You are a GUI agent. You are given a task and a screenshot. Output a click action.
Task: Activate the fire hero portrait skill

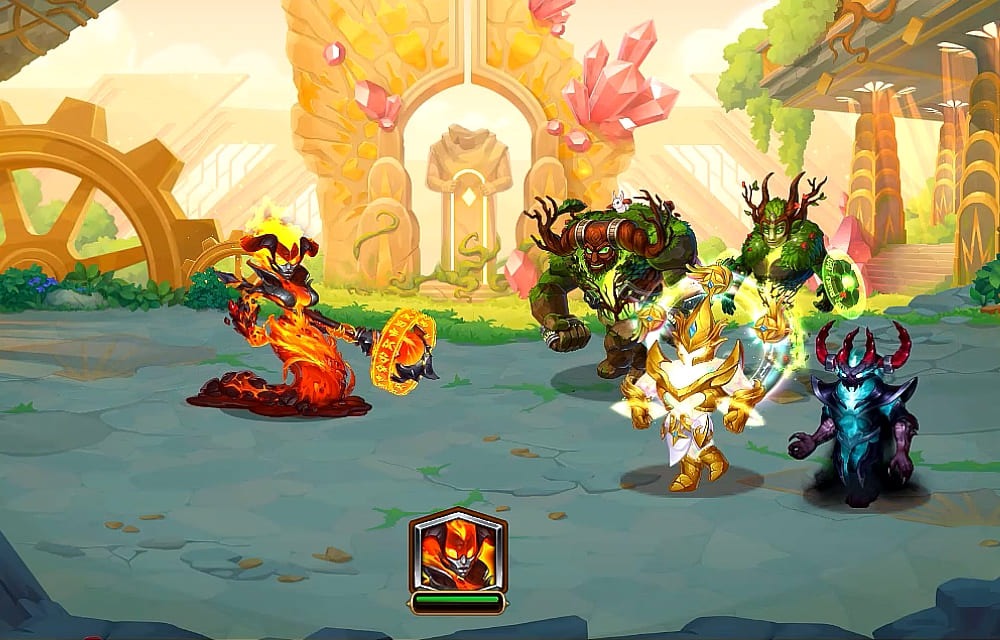457,551
